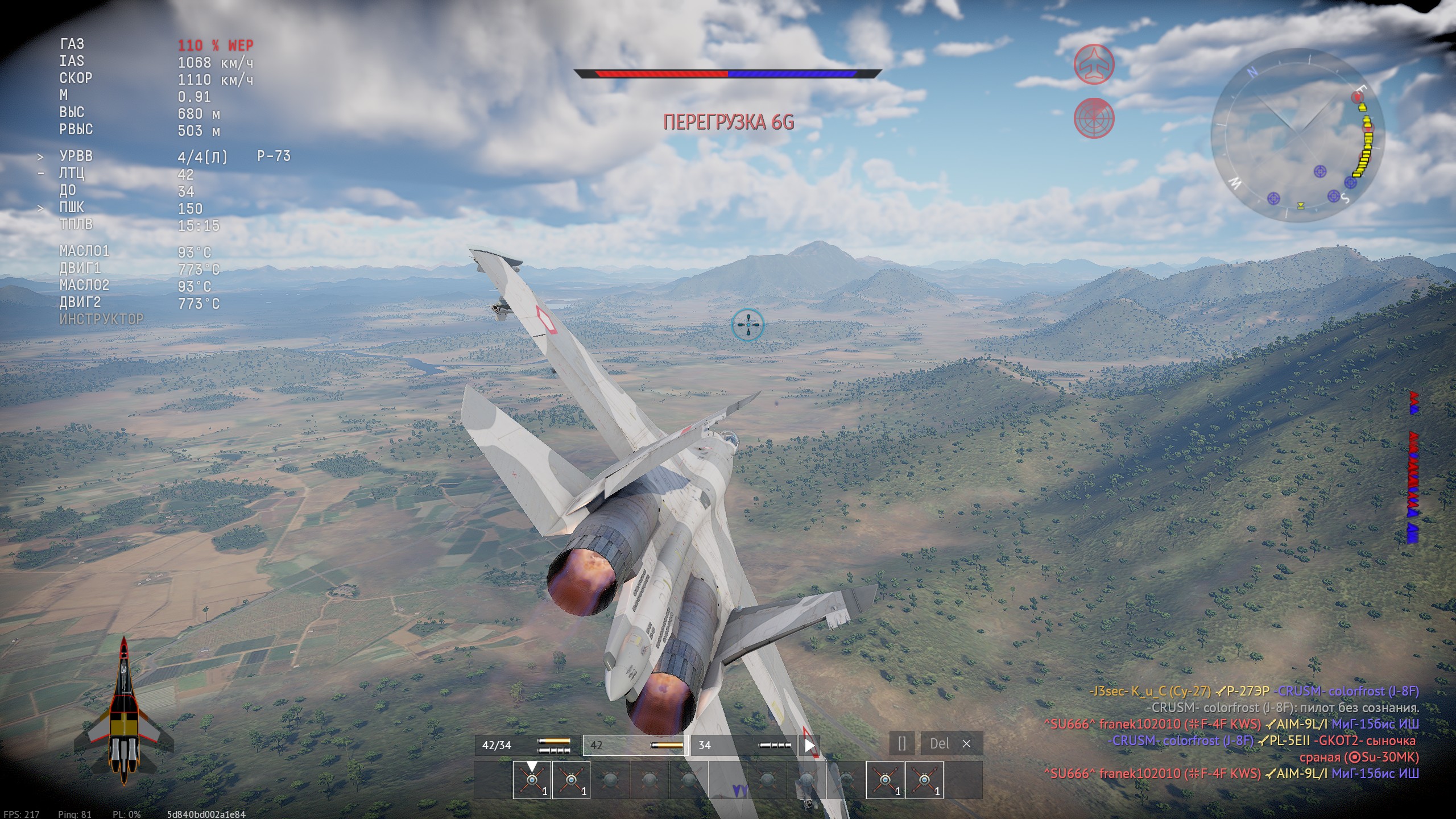Select the combined 42/34 countermeasures mode

[526, 745]
